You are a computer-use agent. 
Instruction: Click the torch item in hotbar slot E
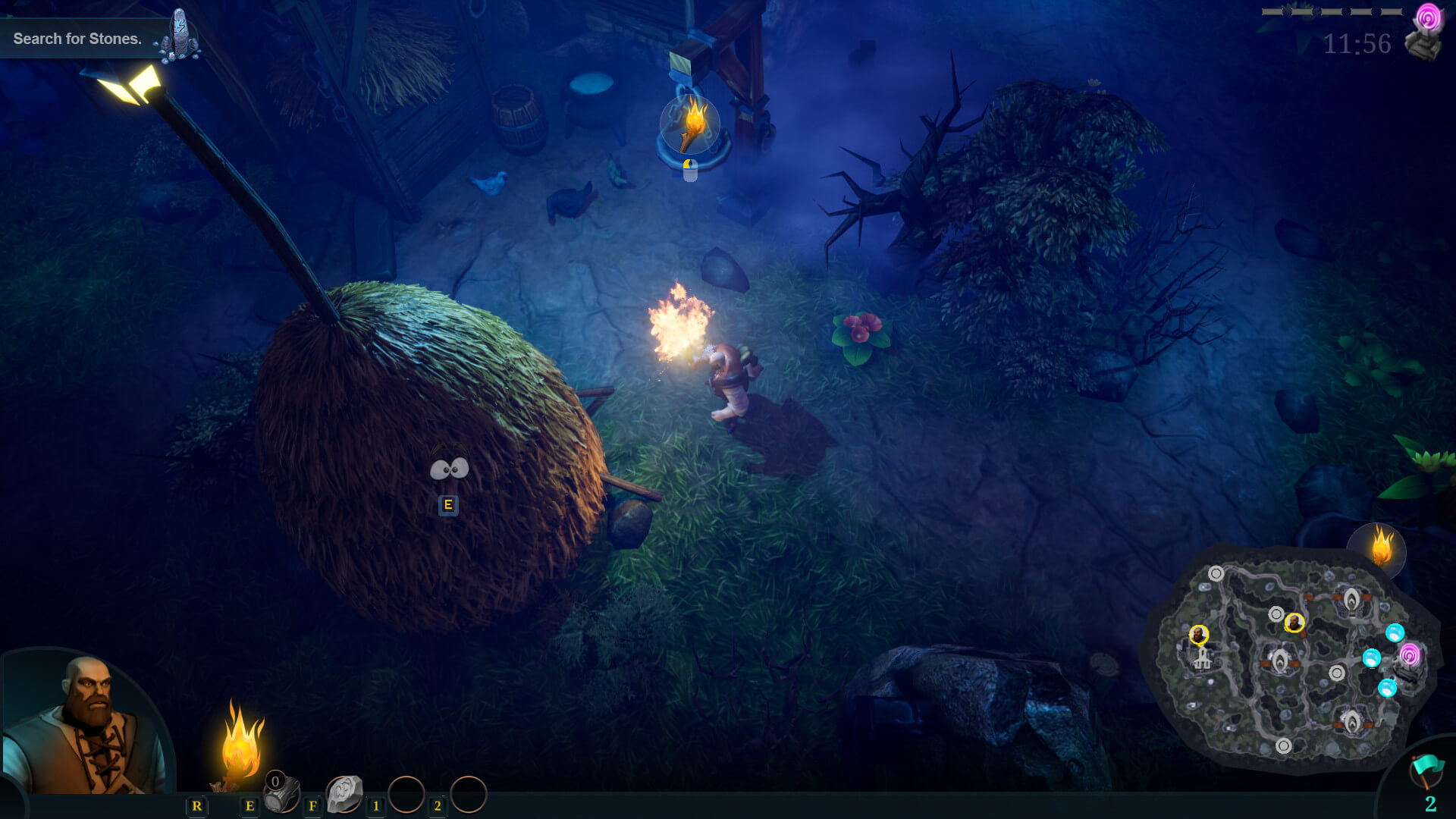pyautogui.click(x=279, y=794)
